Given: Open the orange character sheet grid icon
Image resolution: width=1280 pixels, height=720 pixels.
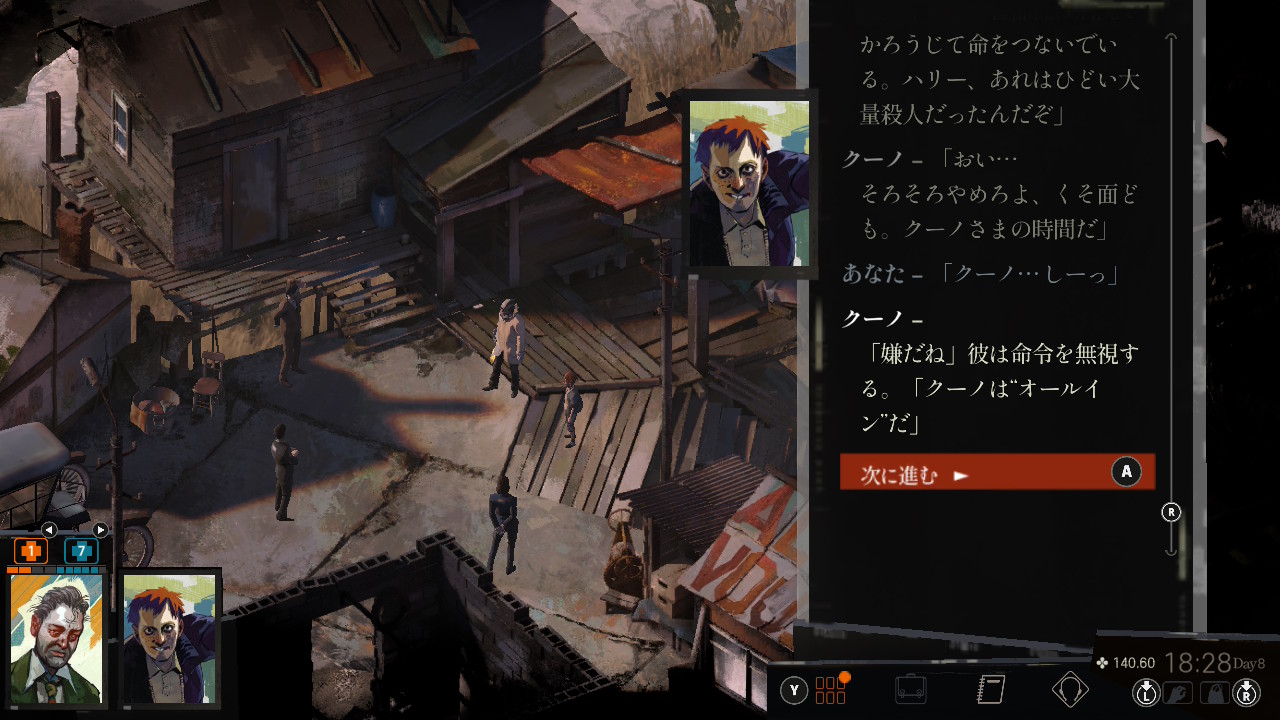Looking at the screenshot, I should (x=830, y=690).
